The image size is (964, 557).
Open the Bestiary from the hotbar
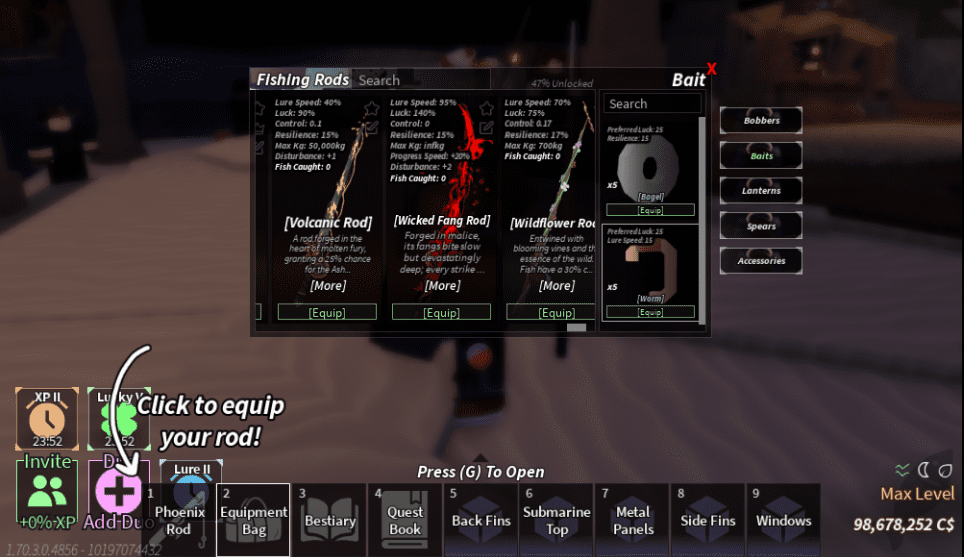coord(329,519)
